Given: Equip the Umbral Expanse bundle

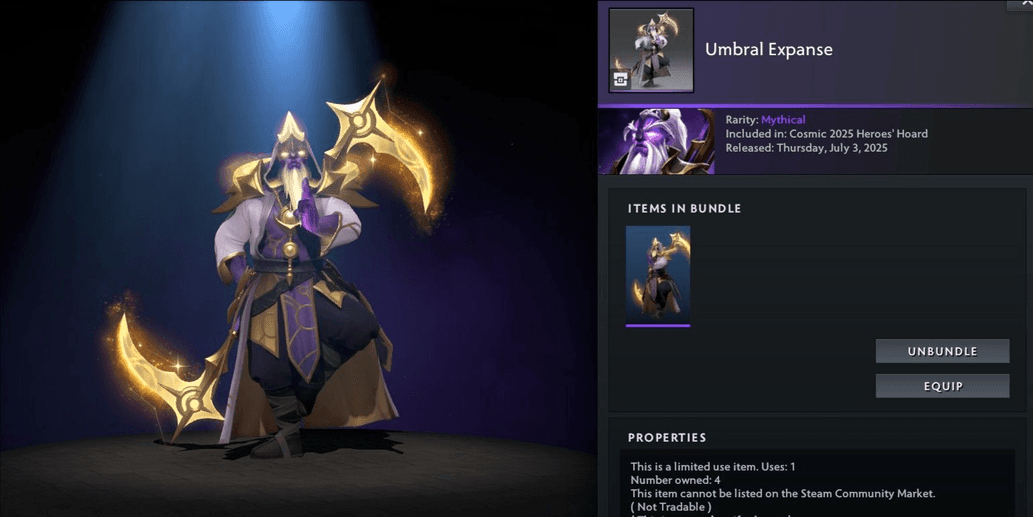Looking at the screenshot, I should click(x=942, y=386).
